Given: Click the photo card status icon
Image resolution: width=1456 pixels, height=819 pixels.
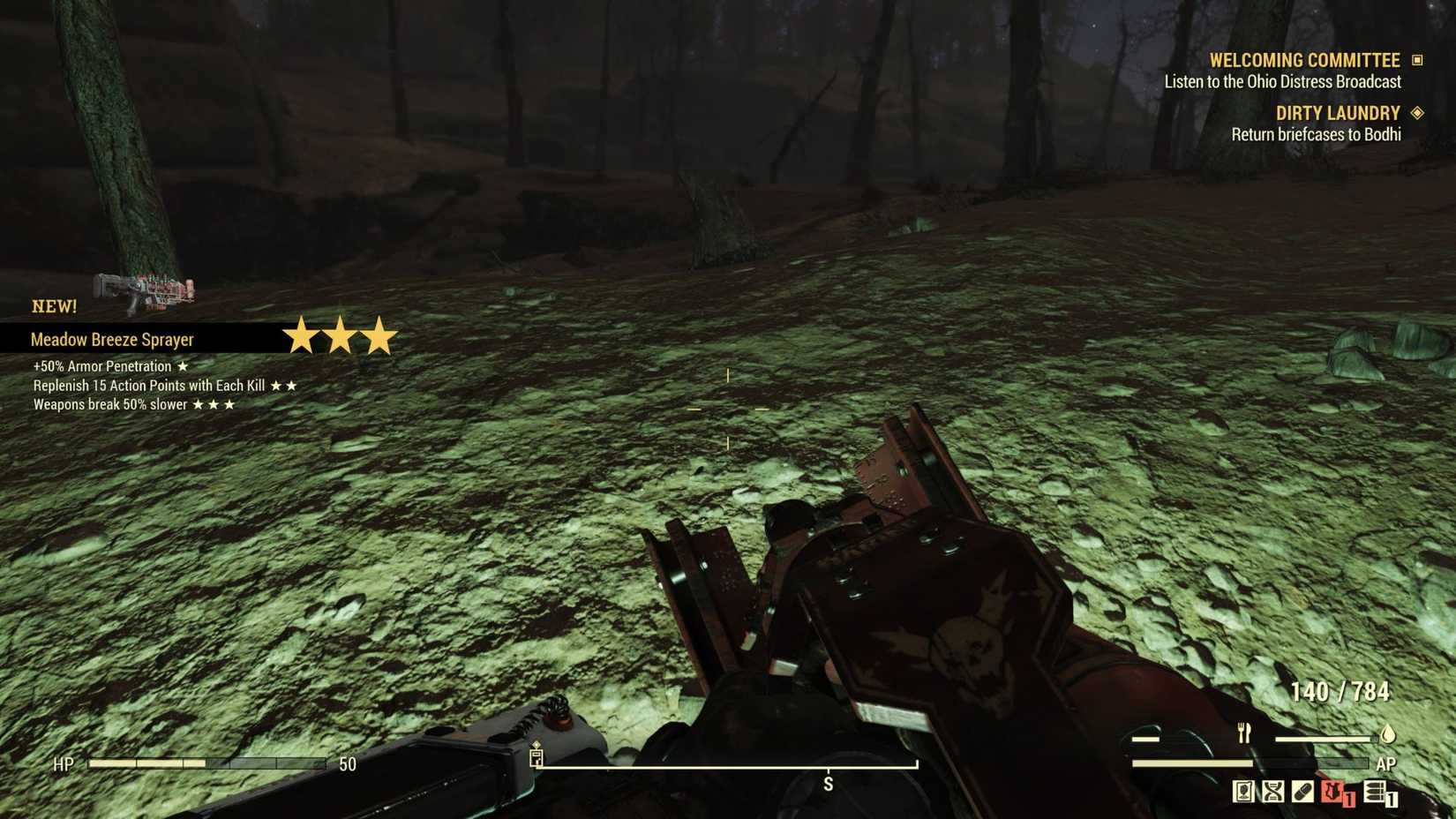Looking at the screenshot, I should click(x=1244, y=792).
